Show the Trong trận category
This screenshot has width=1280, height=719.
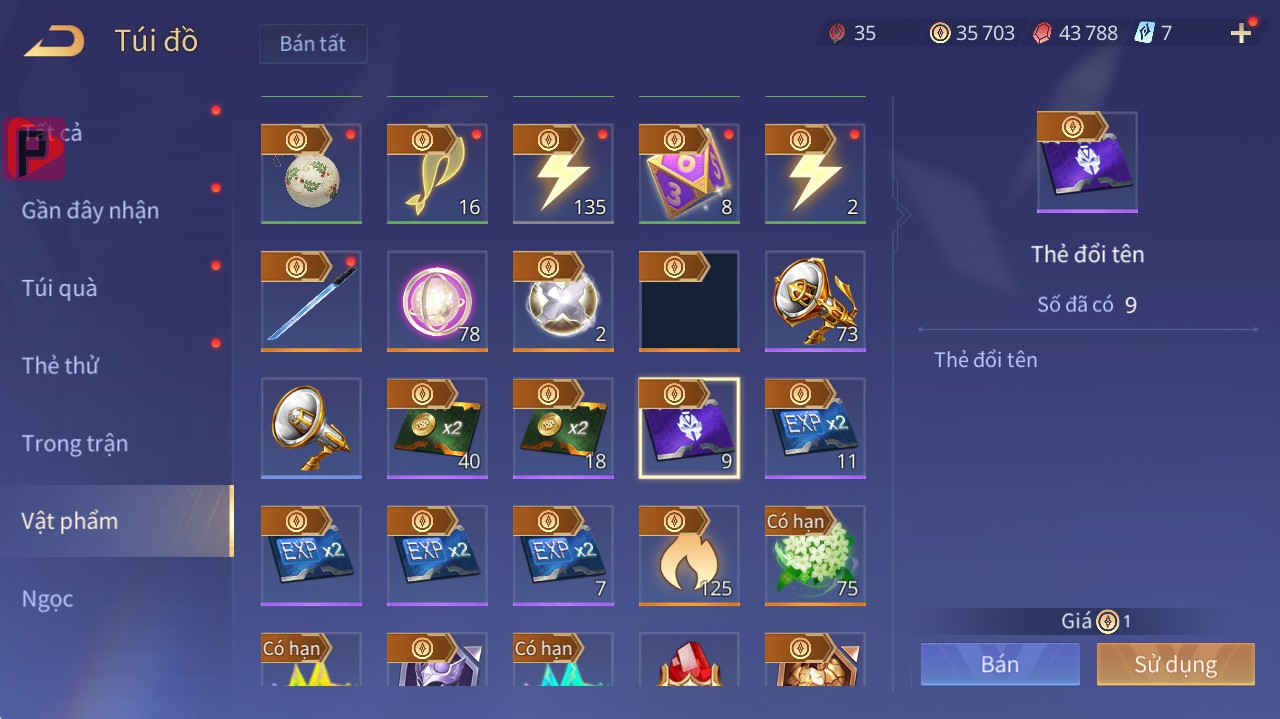coord(75,443)
